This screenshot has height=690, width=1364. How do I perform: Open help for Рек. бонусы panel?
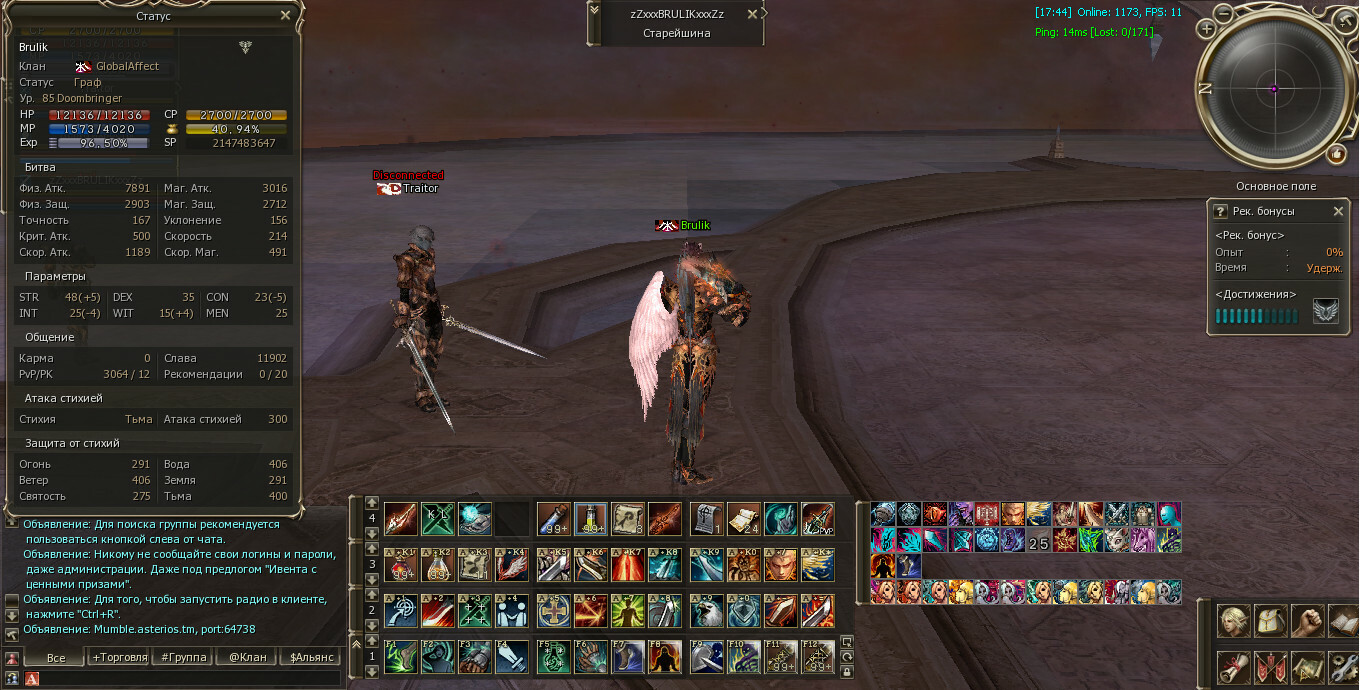[1220, 212]
